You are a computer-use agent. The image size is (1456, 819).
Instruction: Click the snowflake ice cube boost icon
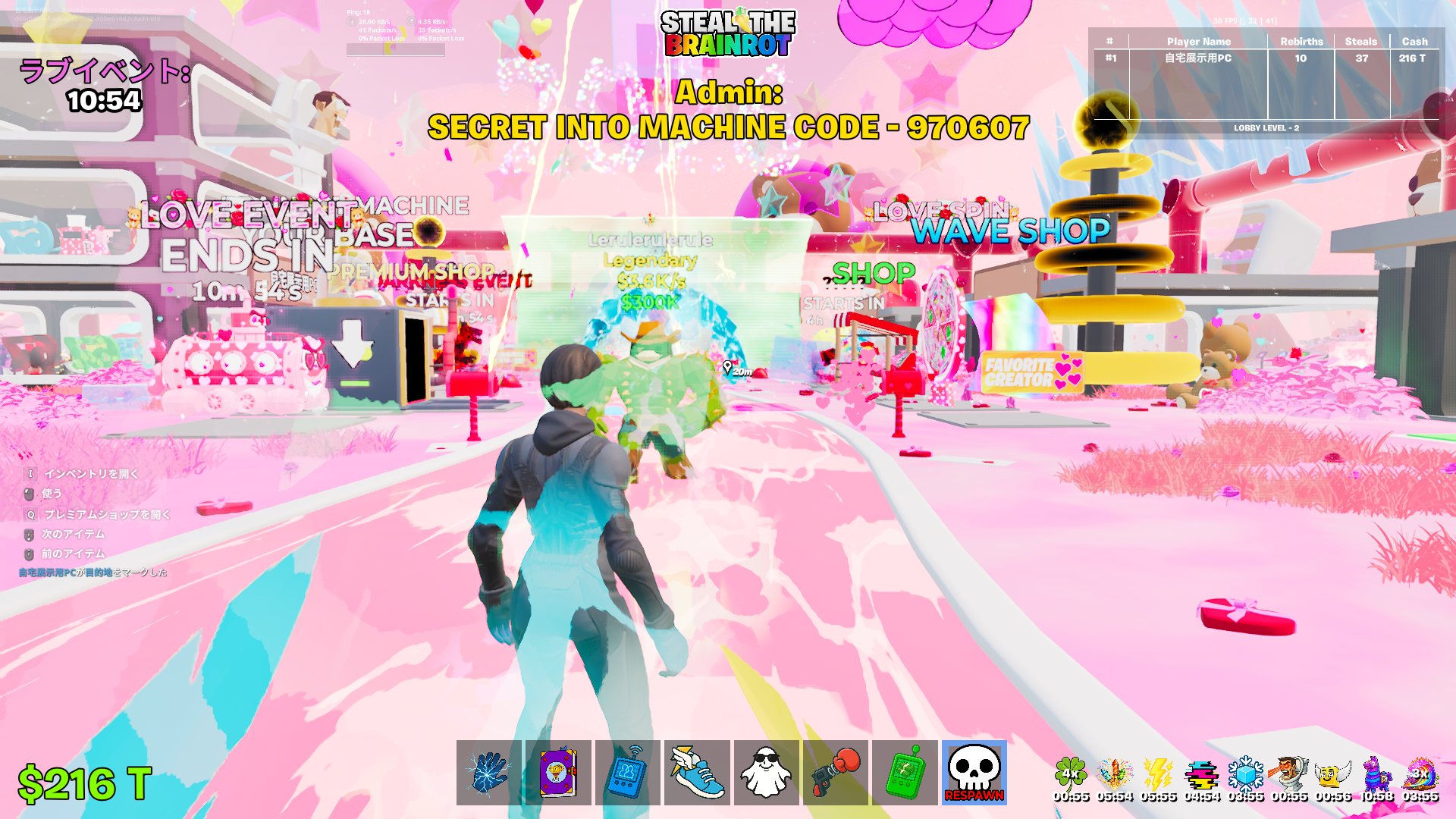pos(1246,775)
